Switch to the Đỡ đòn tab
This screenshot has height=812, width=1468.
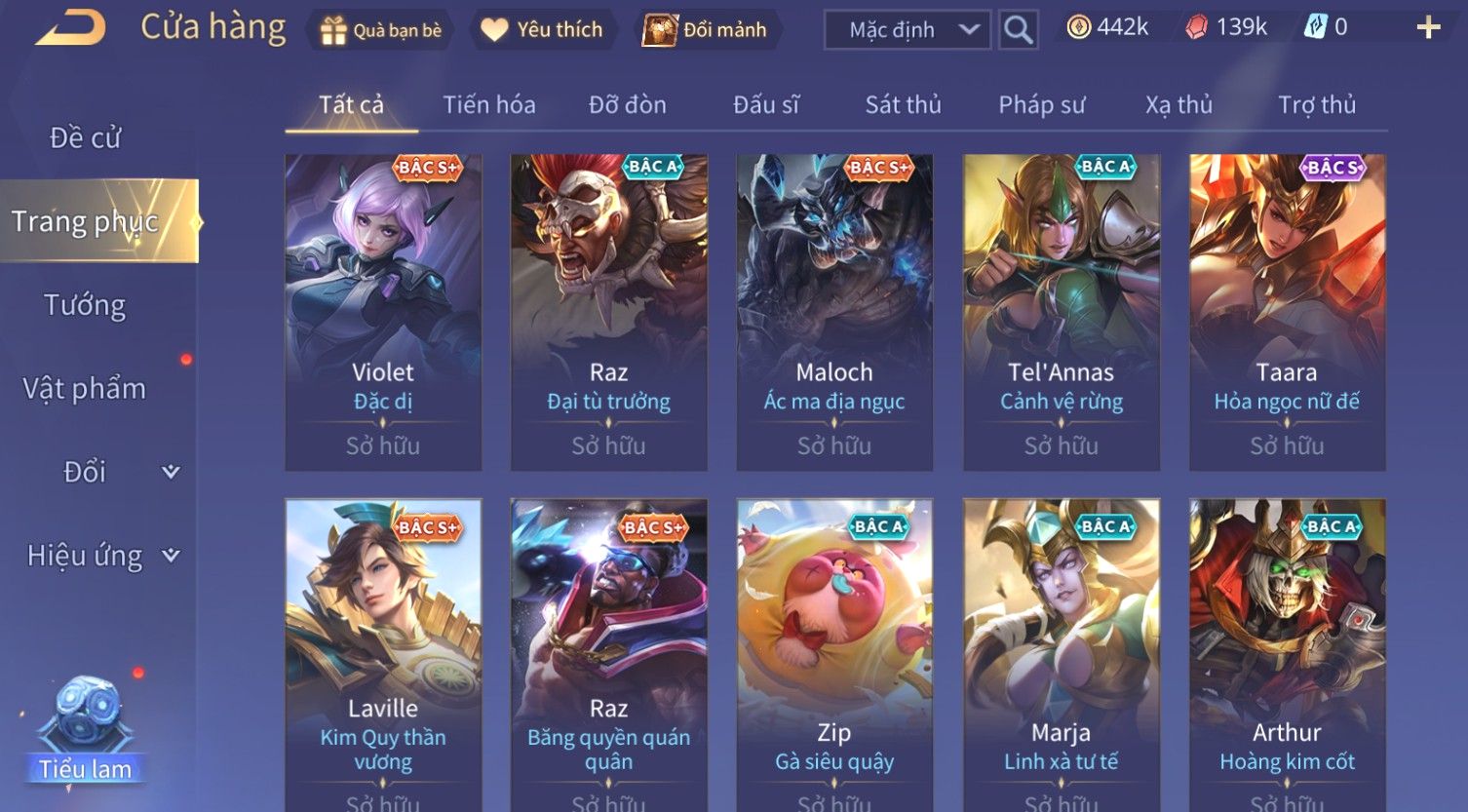pos(628,105)
